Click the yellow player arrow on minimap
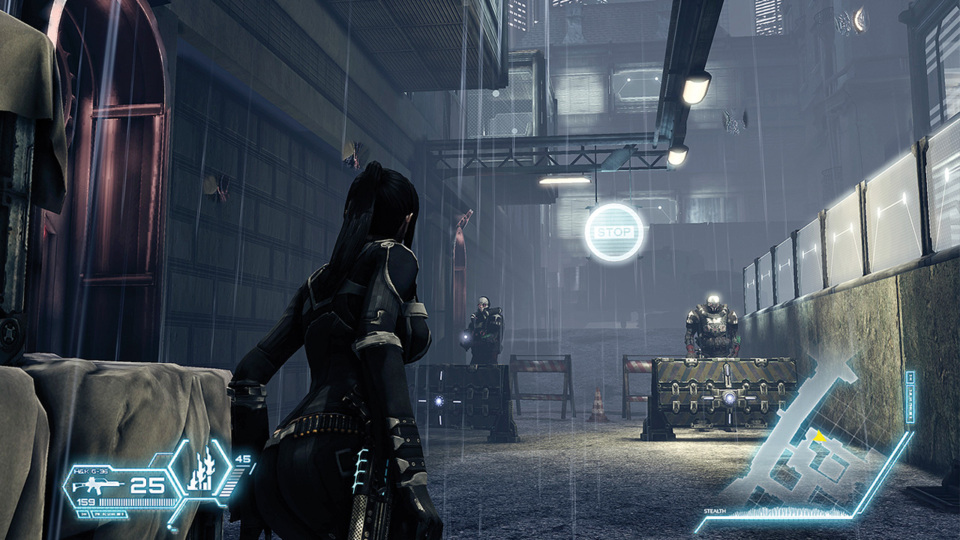The width and height of the screenshot is (960, 540). click(820, 435)
